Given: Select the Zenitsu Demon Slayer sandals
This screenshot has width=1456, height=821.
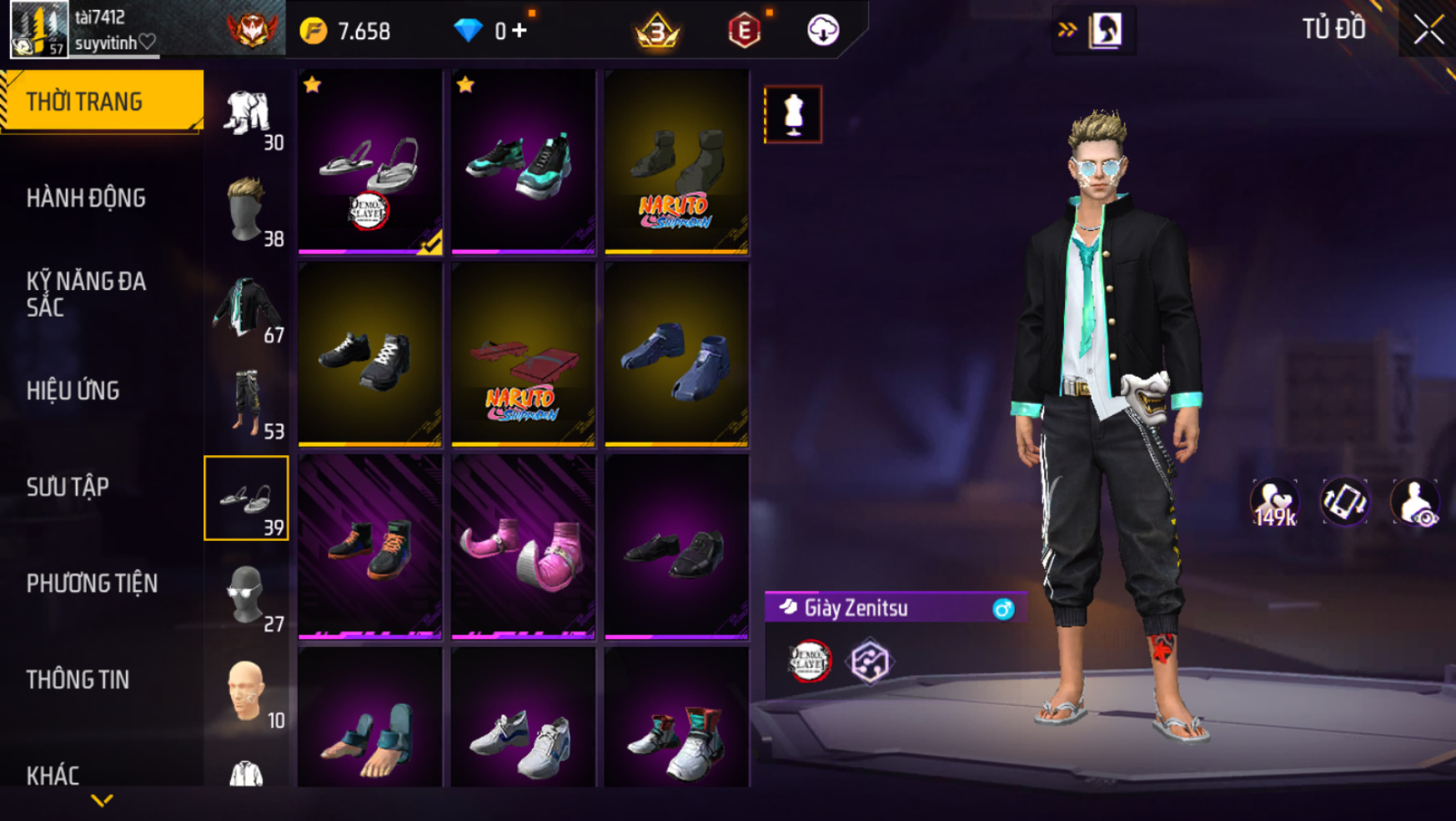Looking at the screenshot, I should (x=370, y=162).
